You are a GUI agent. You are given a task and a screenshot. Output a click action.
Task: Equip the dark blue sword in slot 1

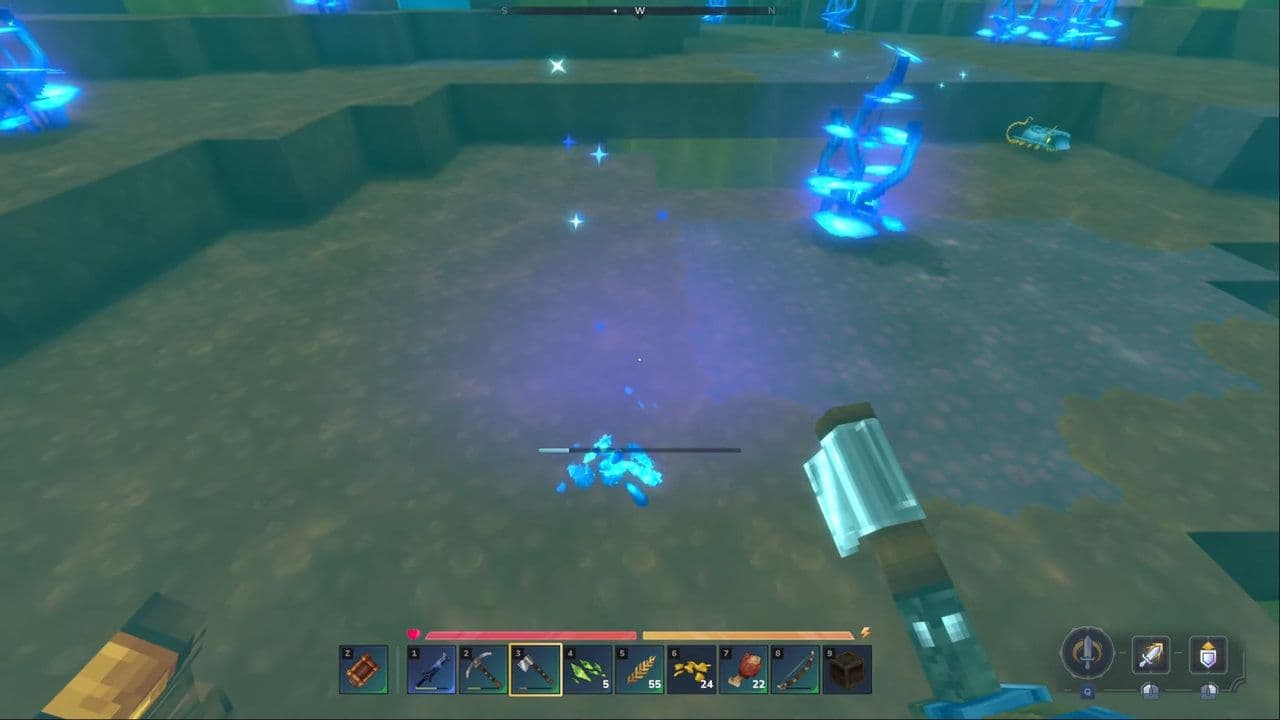point(432,669)
